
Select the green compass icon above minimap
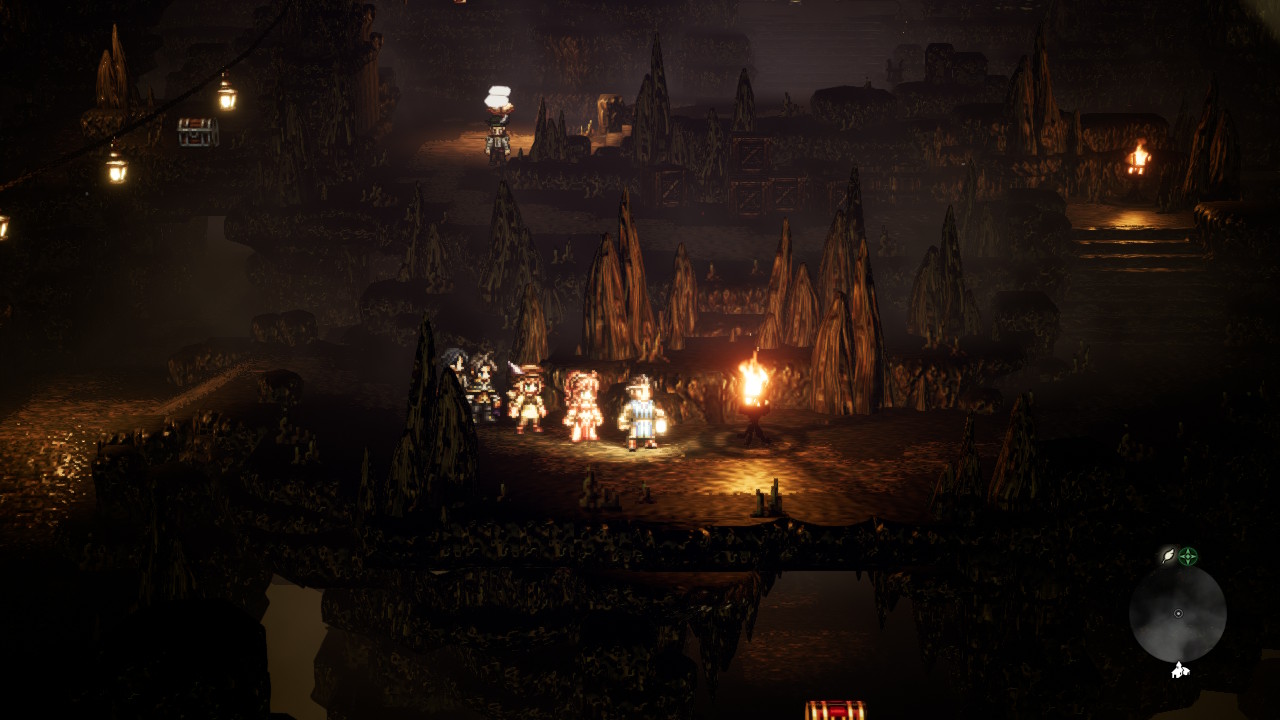click(1188, 556)
